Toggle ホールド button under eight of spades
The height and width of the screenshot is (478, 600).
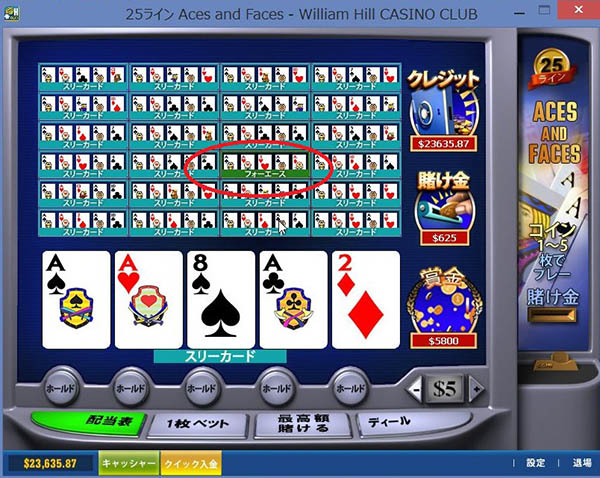[x=203, y=386]
